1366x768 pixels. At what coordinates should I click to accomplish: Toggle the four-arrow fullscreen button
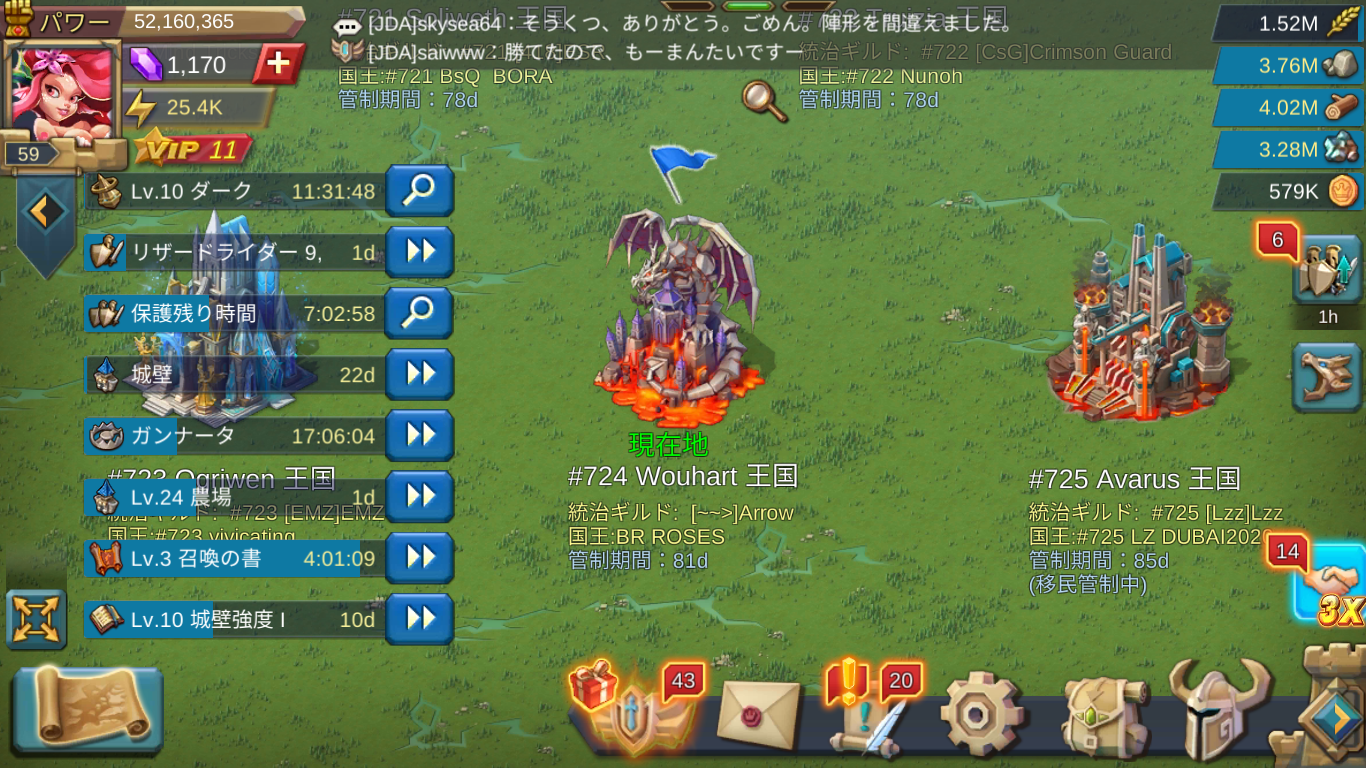(x=36, y=619)
